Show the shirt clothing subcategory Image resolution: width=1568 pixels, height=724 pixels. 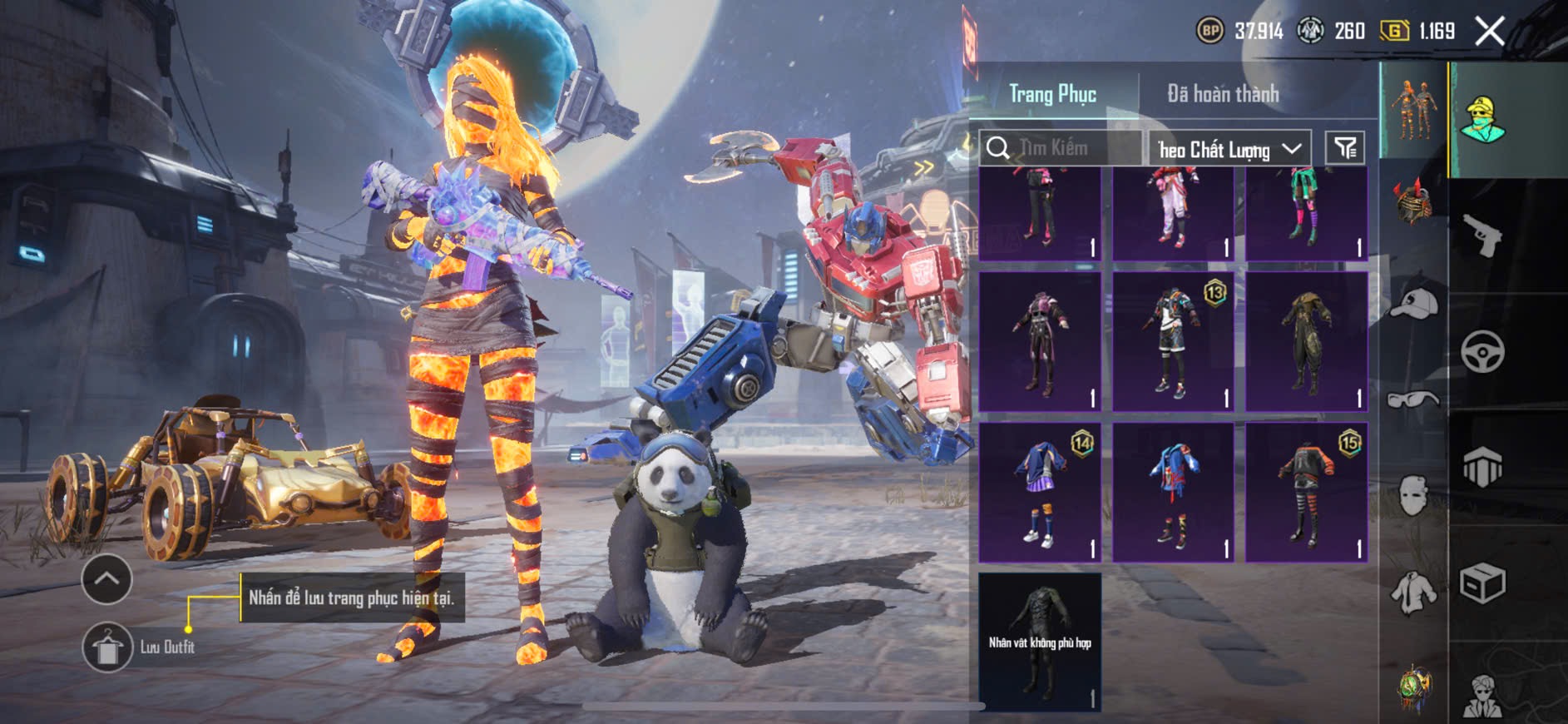(1413, 592)
